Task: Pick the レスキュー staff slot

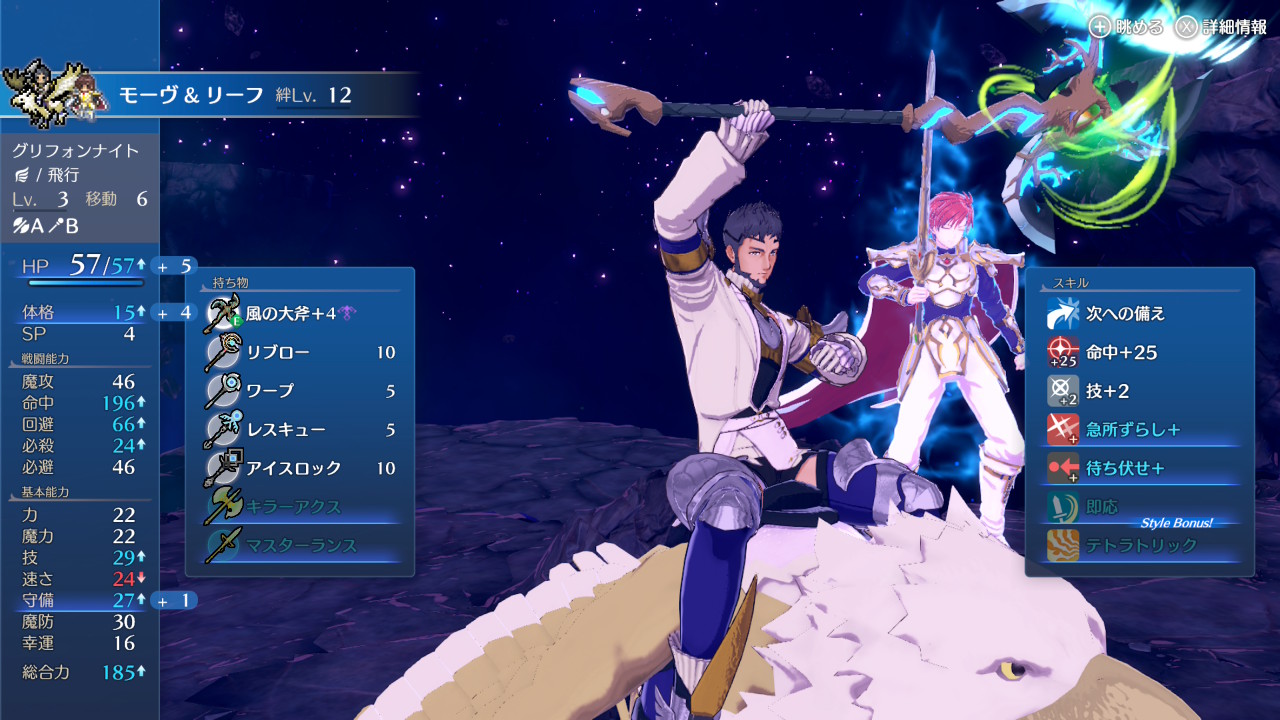Action: pos(300,430)
